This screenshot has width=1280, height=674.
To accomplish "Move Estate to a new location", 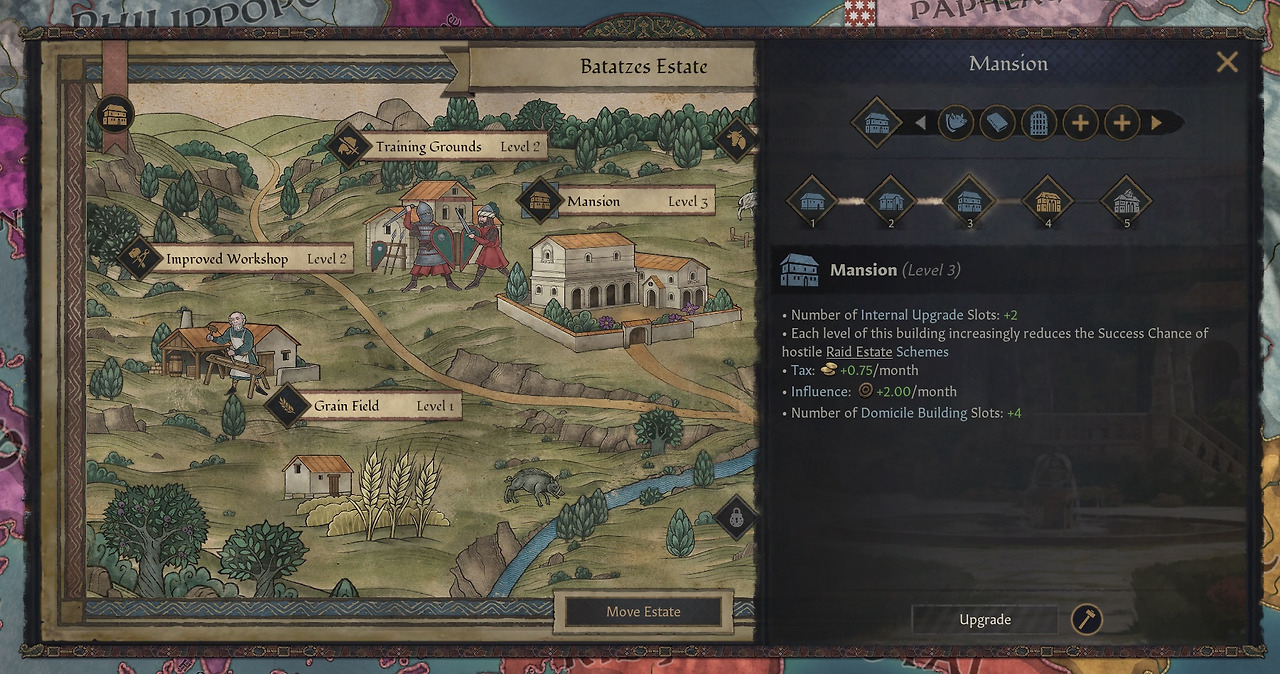I will pos(643,612).
